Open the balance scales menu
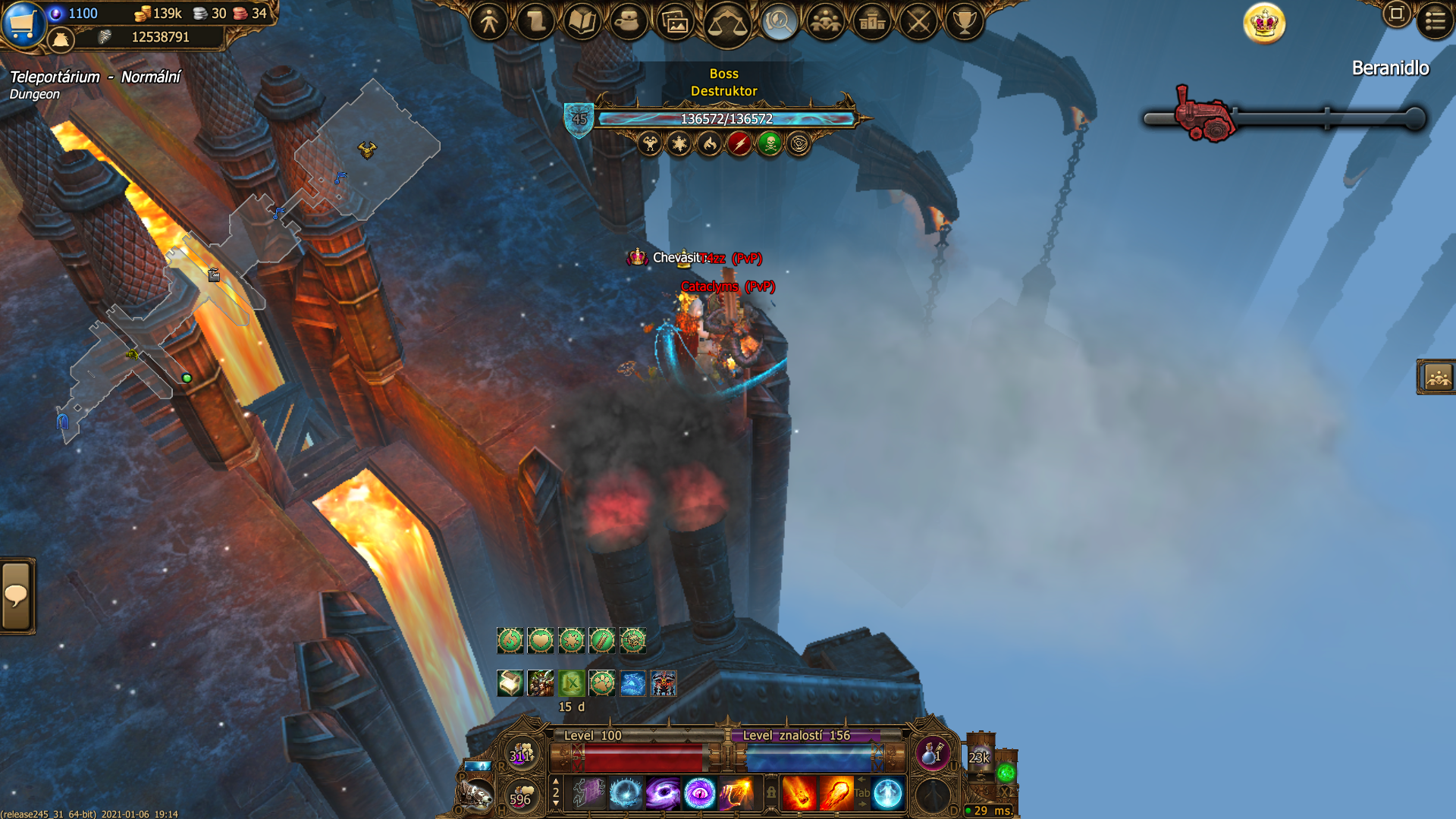Image resolution: width=1456 pixels, height=819 pixels. (726, 24)
